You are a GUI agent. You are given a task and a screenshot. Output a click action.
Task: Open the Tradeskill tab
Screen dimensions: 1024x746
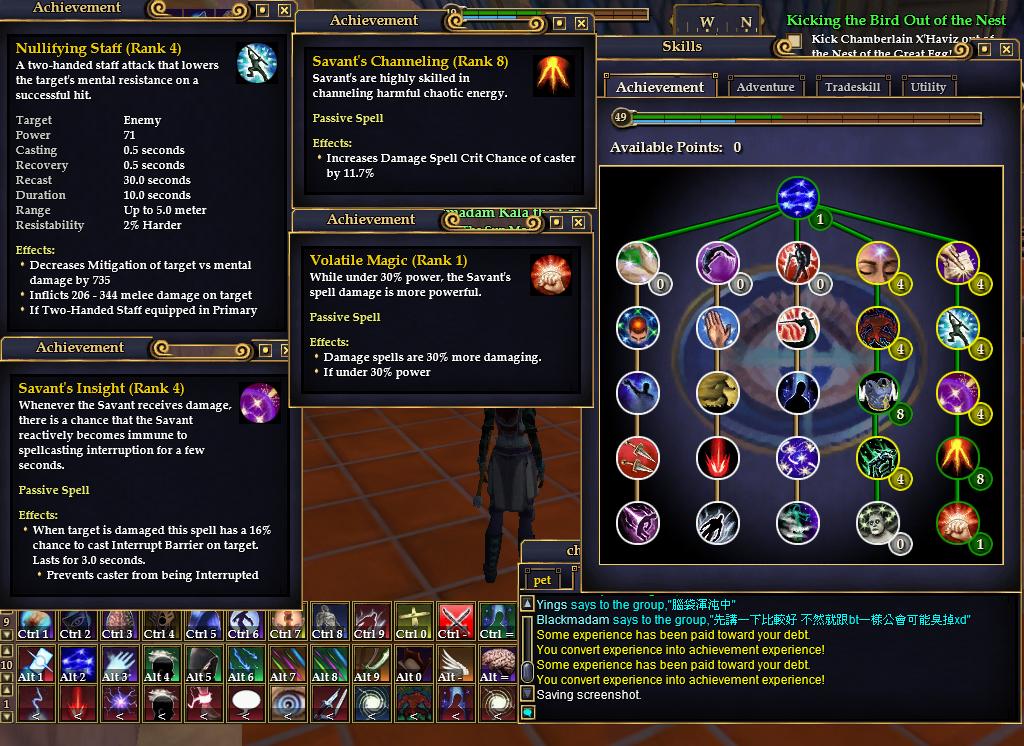tap(852, 87)
